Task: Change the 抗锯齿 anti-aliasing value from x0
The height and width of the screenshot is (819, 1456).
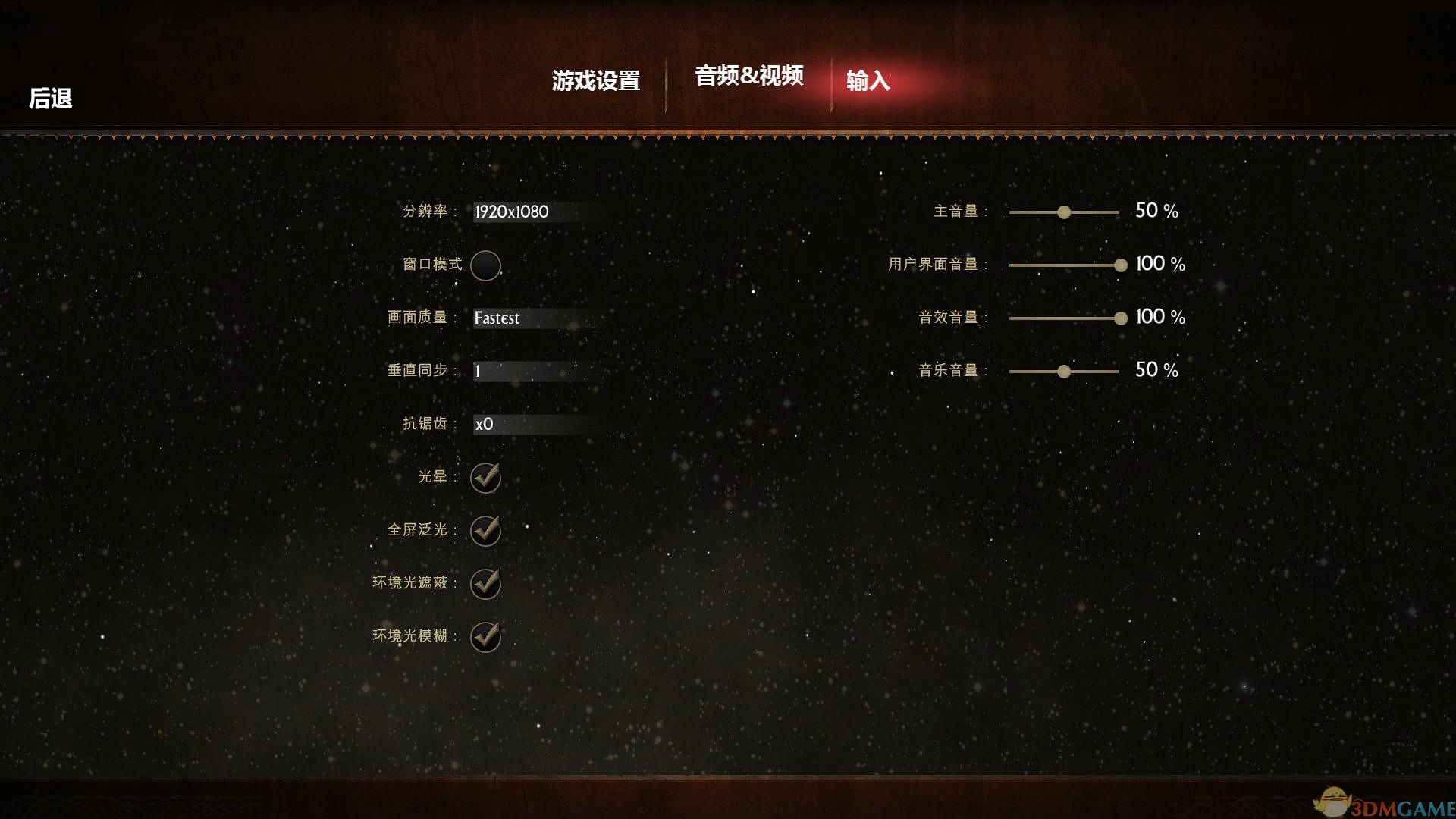Action: point(523,425)
